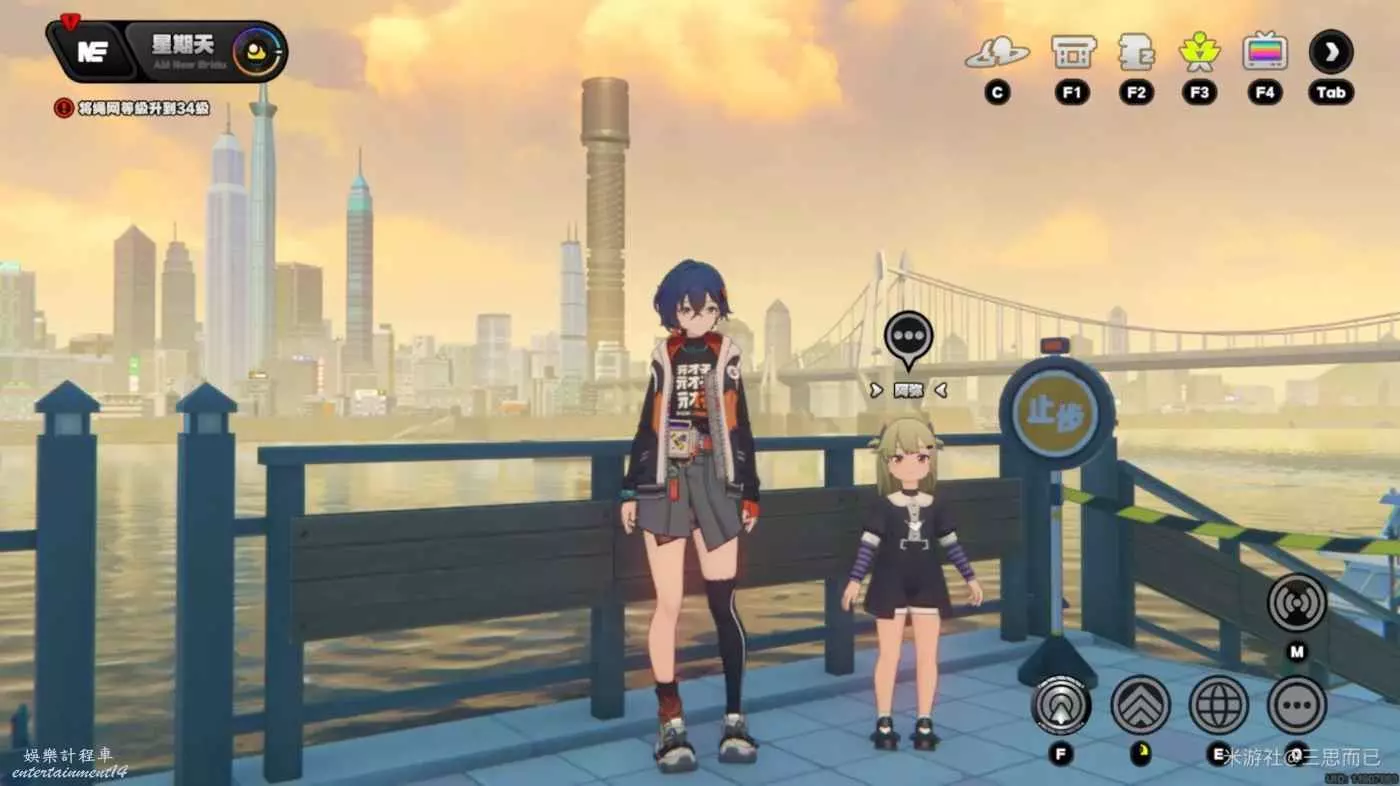Talk to the NPC via the speech bubble

tap(908, 336)
